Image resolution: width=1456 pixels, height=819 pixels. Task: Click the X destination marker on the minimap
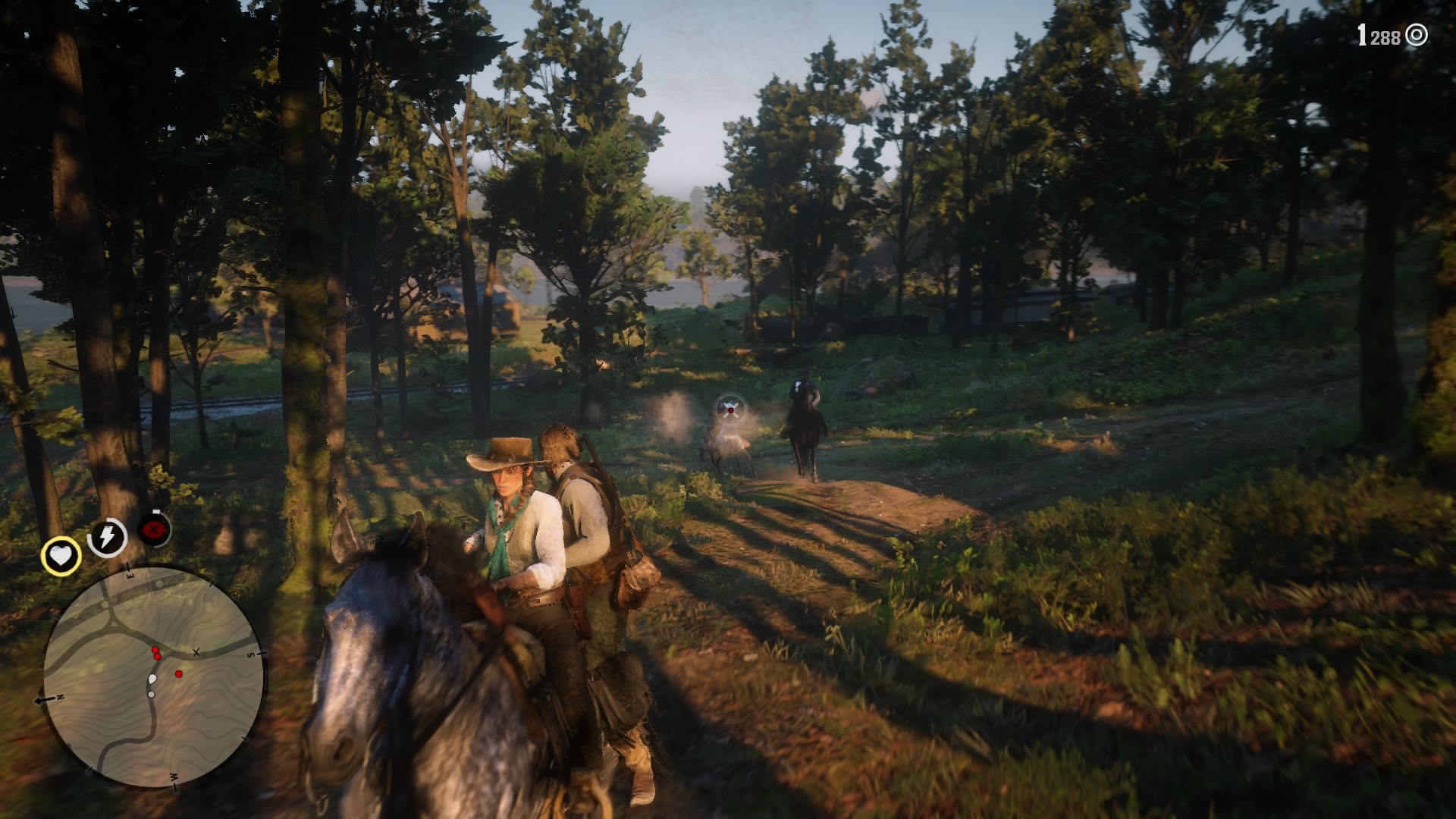pyautogui.click(x=196, y=652)
